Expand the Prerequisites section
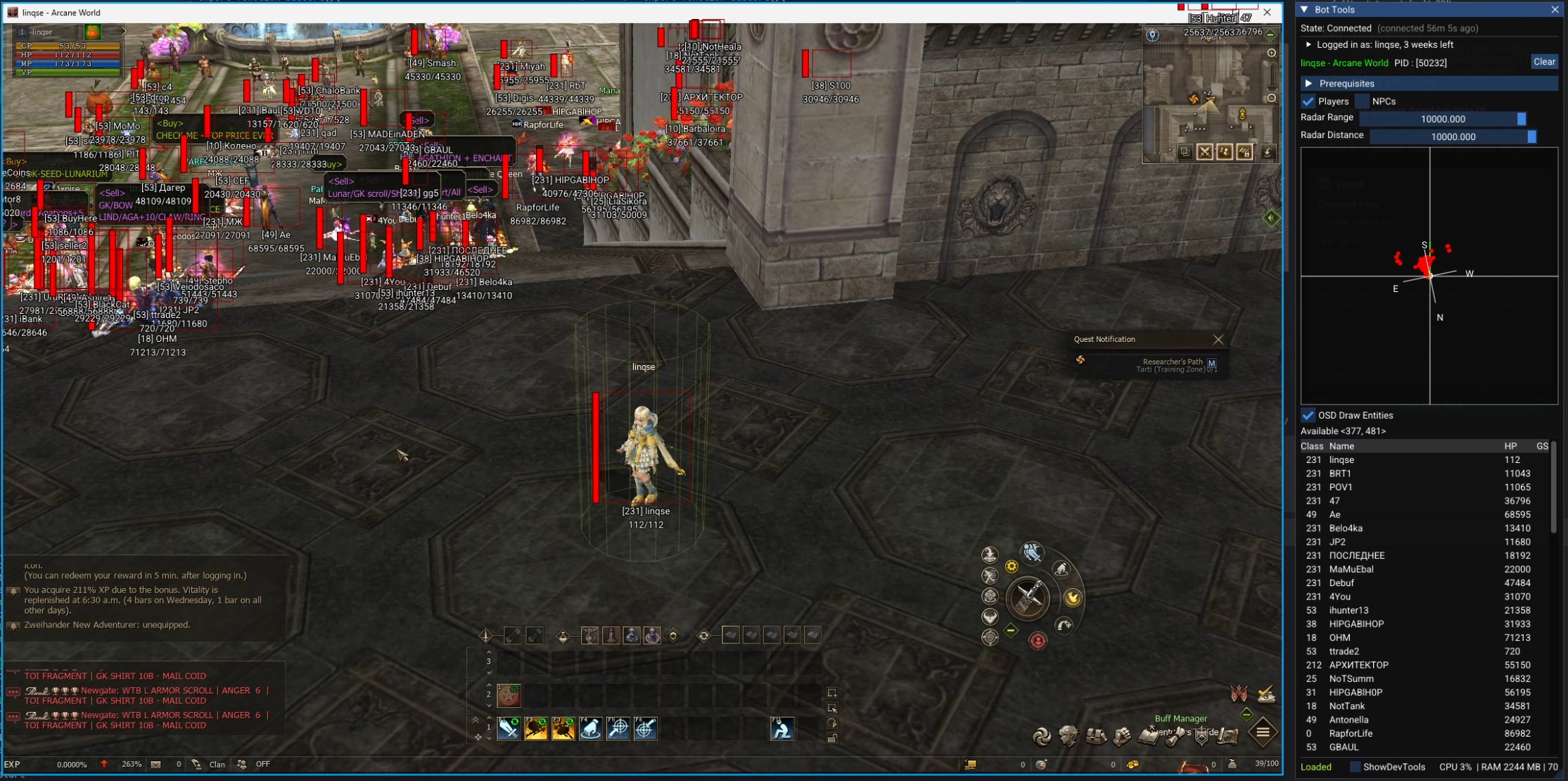The height and width of the screenshot is (781, 1568). pyautogui.click(x=1308, y=83)
